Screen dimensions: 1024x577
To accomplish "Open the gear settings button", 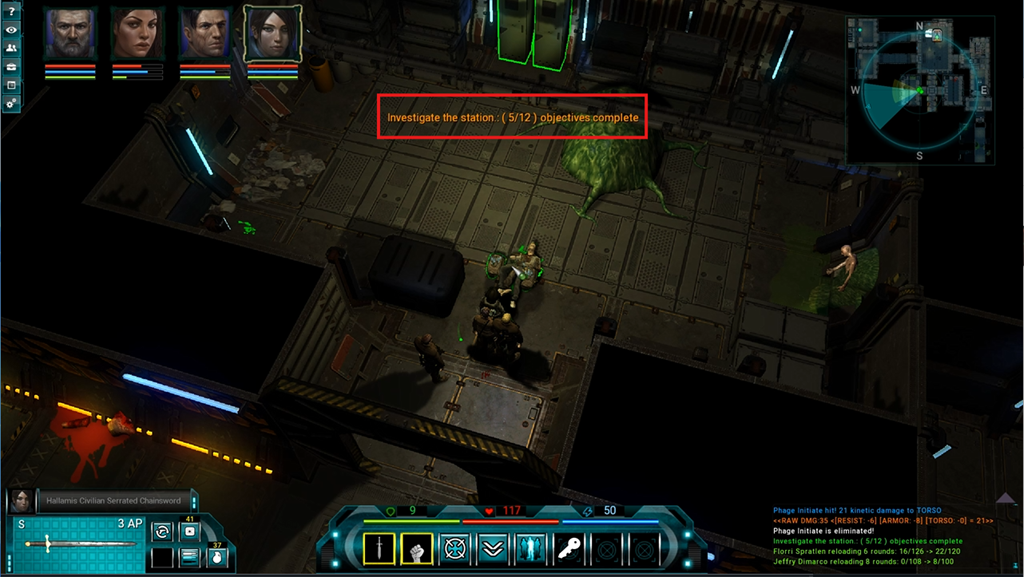I will 11,103.
